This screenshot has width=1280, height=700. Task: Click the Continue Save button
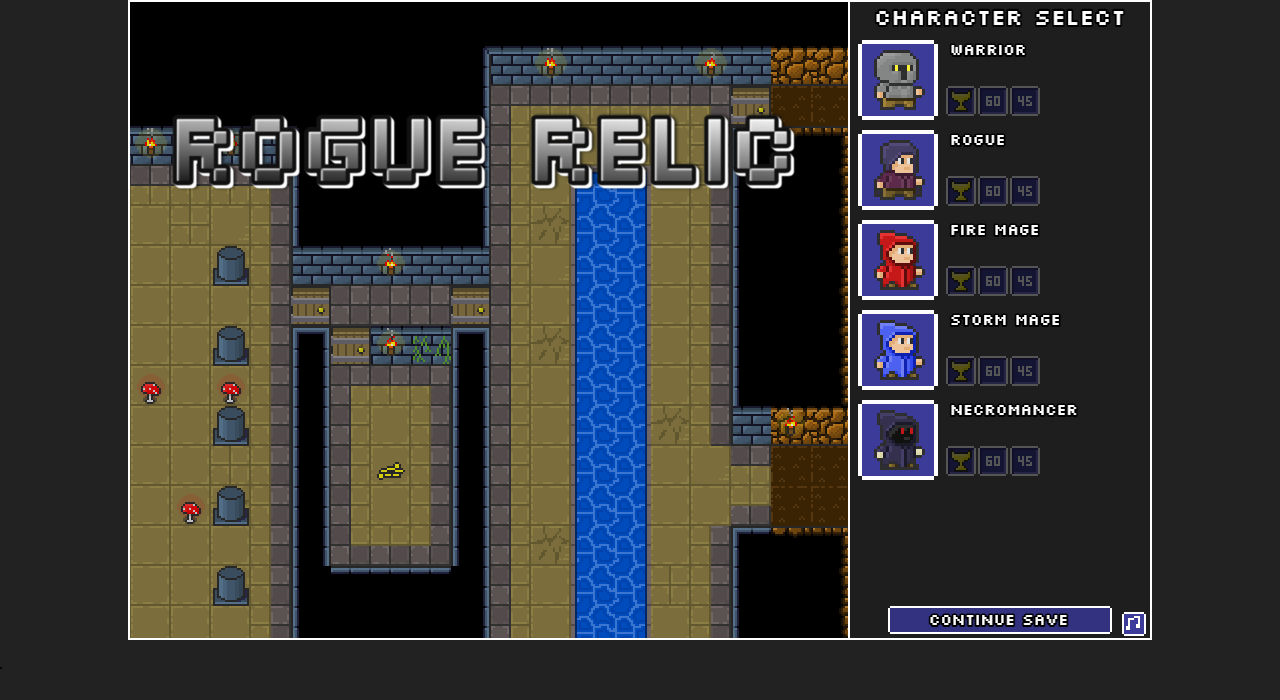pyautogui.click(x=999, y=620)
